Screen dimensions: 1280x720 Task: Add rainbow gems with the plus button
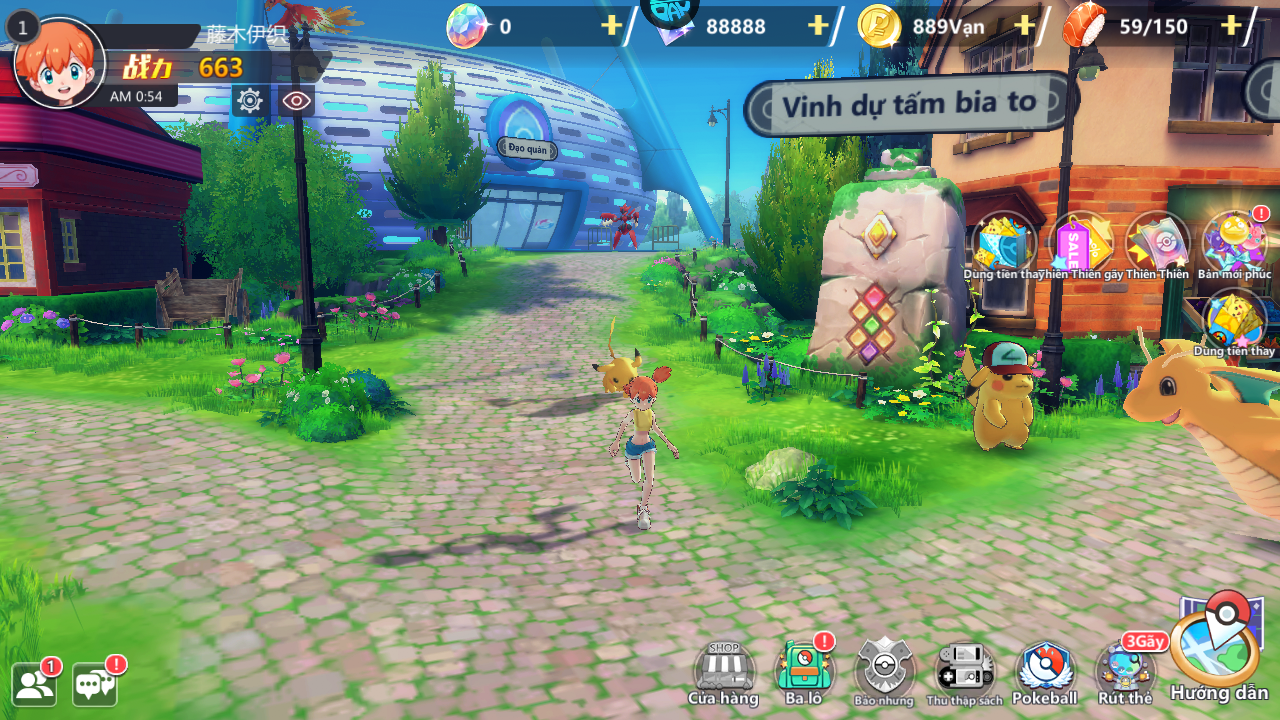coord(611,26)
